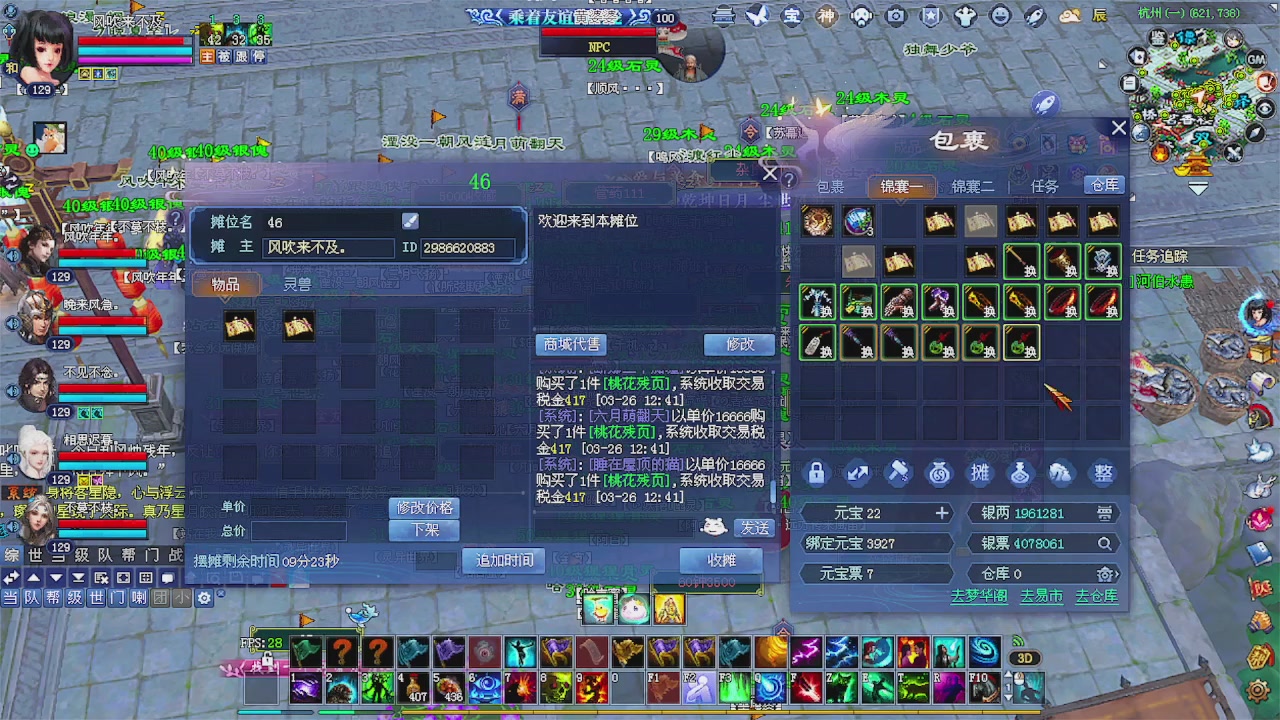Click the lock icon in bag toolbar

[x=816, y=473]
